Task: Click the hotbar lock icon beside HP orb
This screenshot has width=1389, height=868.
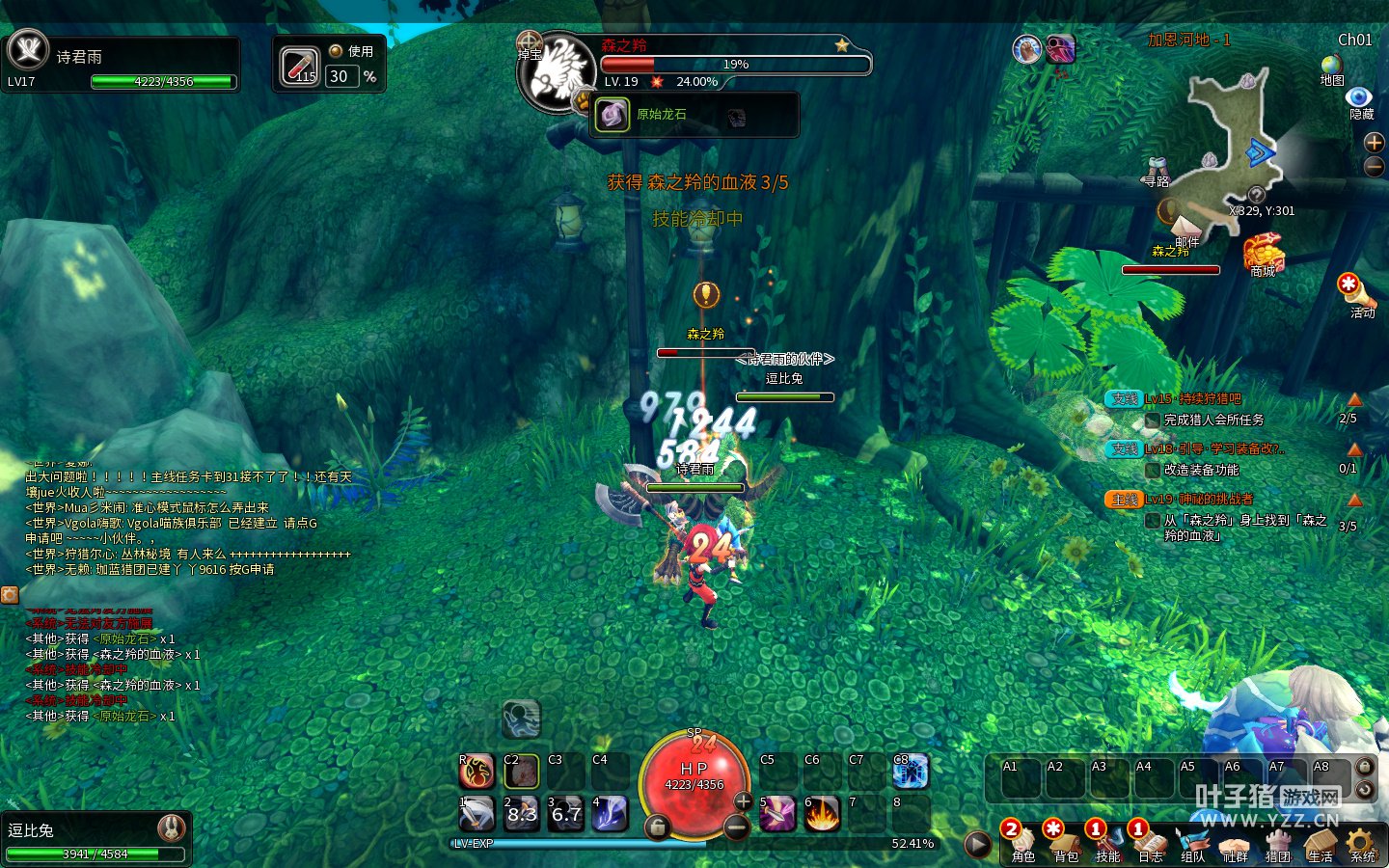Action: click(657, 827)
